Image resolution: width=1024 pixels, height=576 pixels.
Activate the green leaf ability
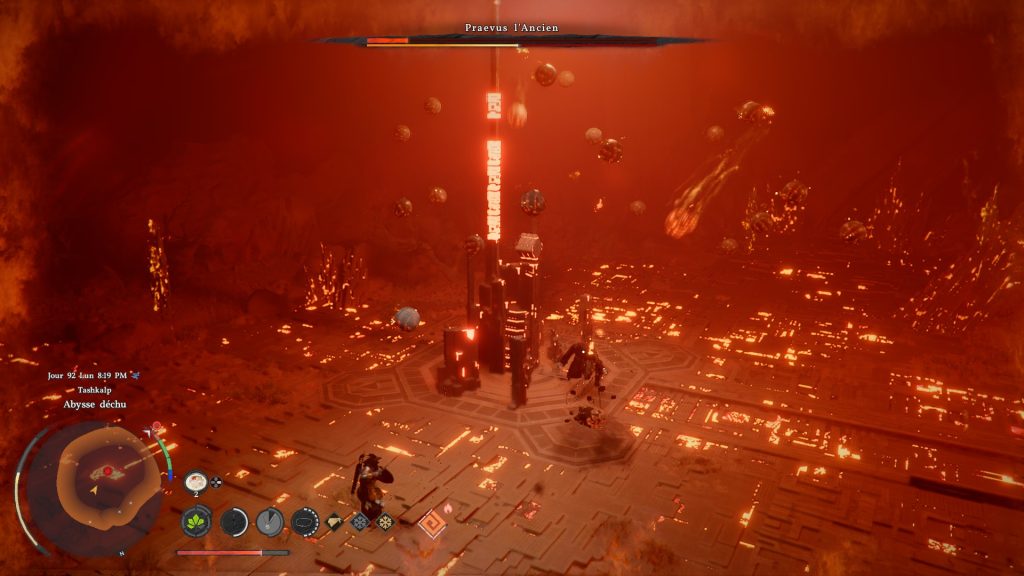click(x=196, y=521)
